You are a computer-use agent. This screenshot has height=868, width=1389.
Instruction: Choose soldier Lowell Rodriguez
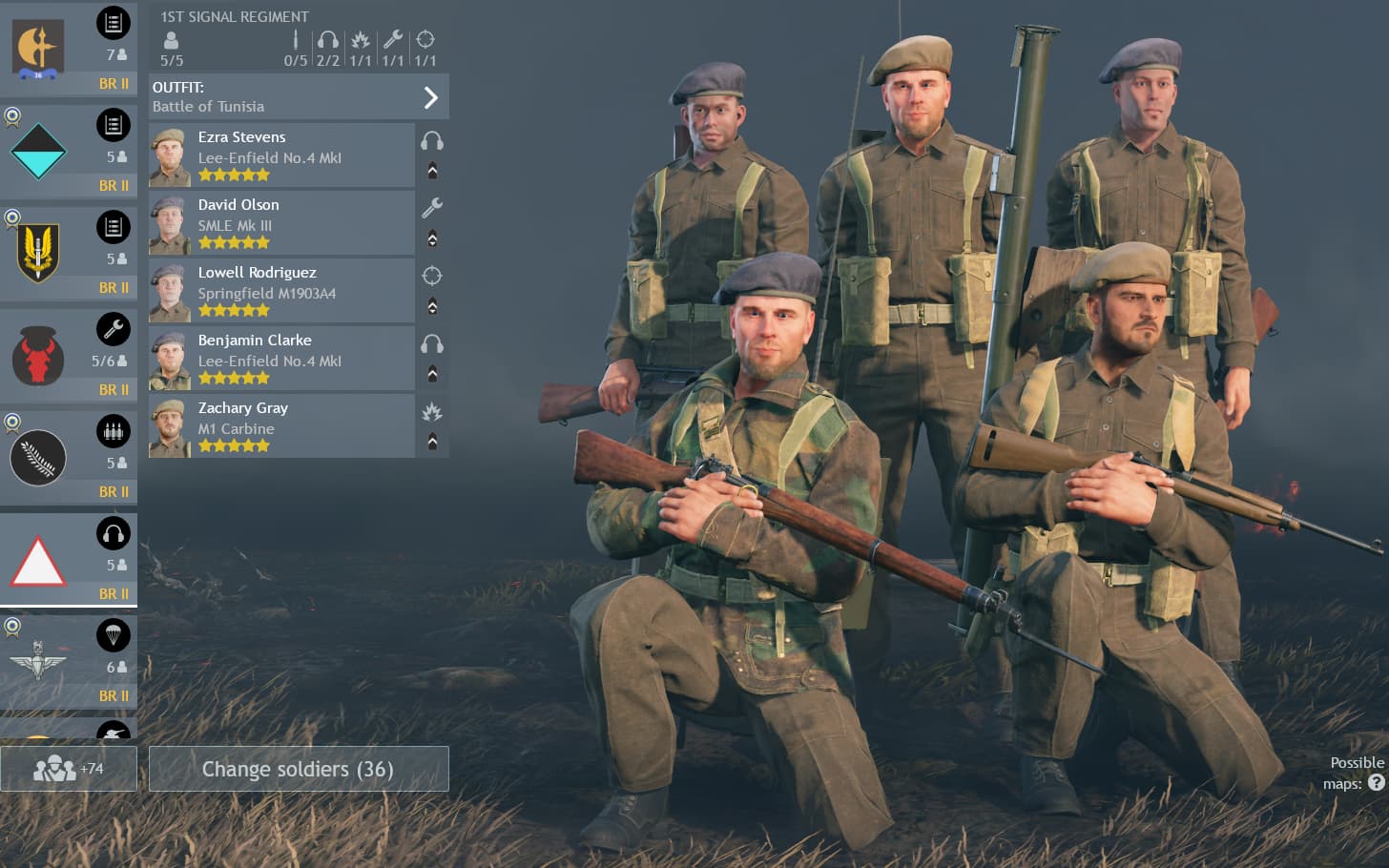[x=281, y=290]
